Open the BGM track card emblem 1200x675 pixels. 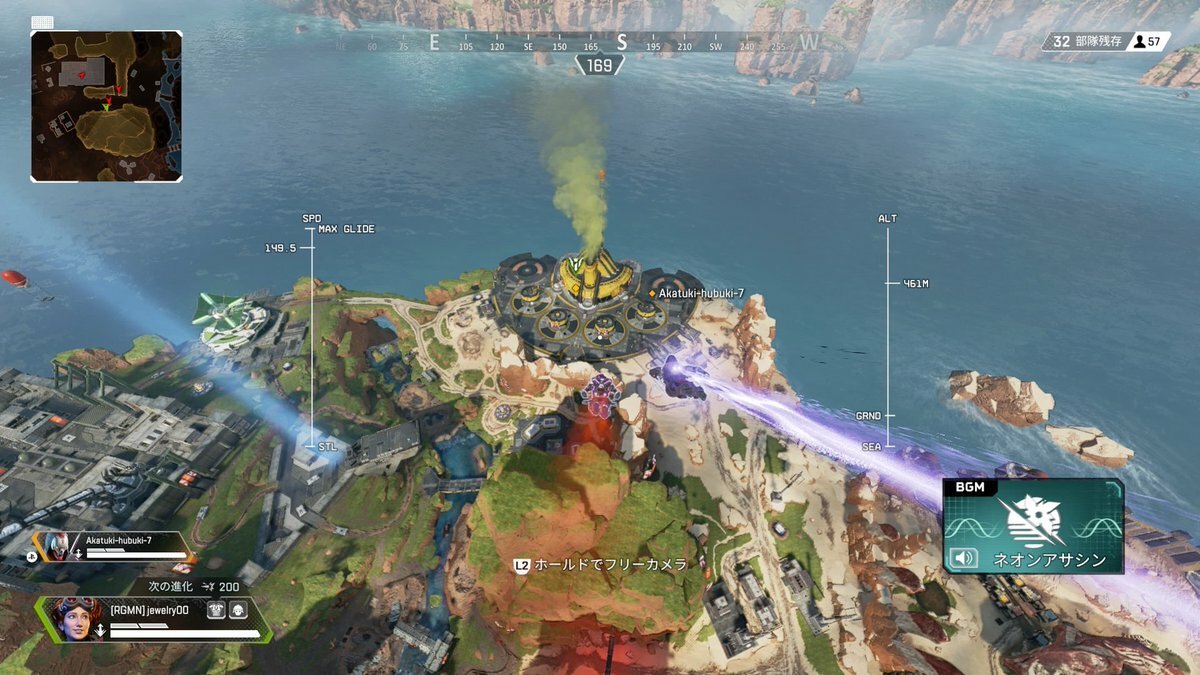pos(1035,521)
